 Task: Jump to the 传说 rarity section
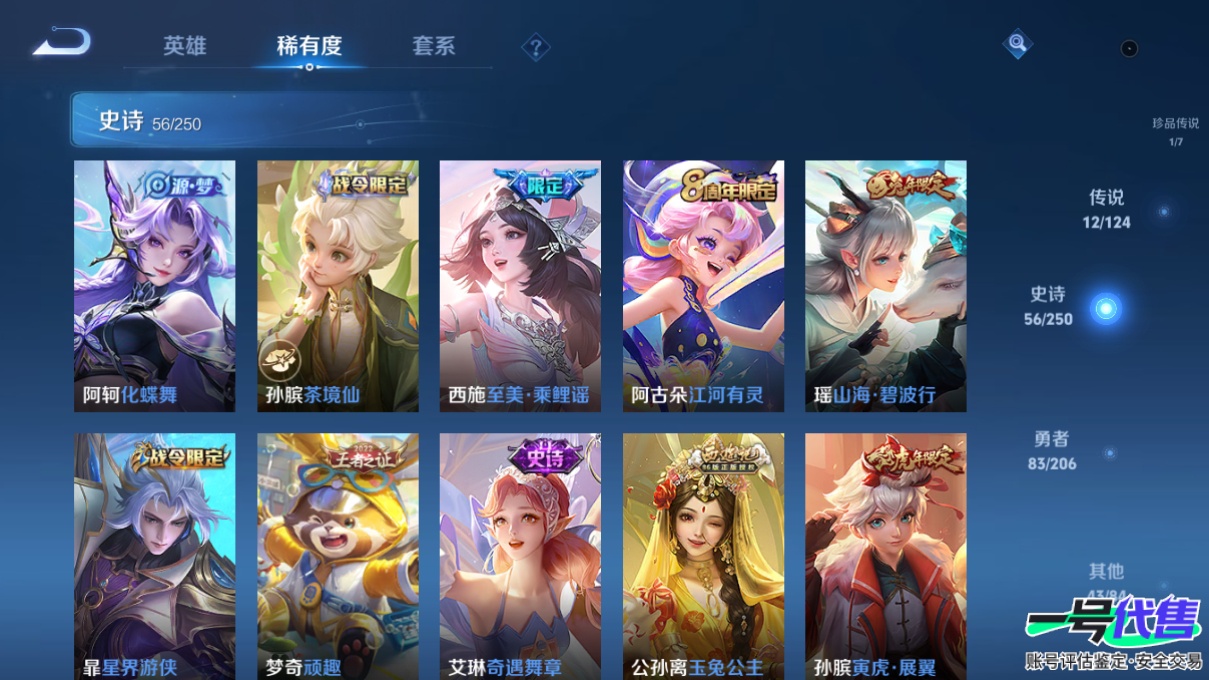coord(1107,209)
